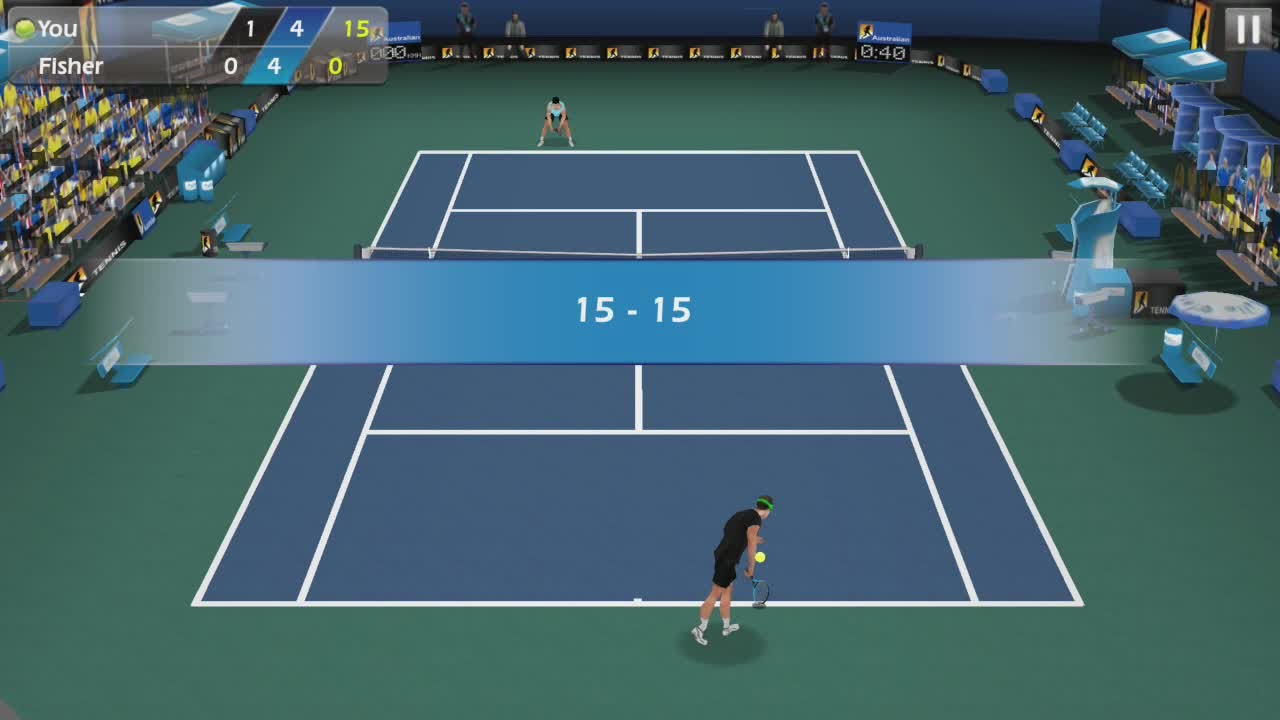Image resolution: width=1280 pixels, height=720 pixels.
Task: Select the You player name label
Action: click(x=56, y=28)
